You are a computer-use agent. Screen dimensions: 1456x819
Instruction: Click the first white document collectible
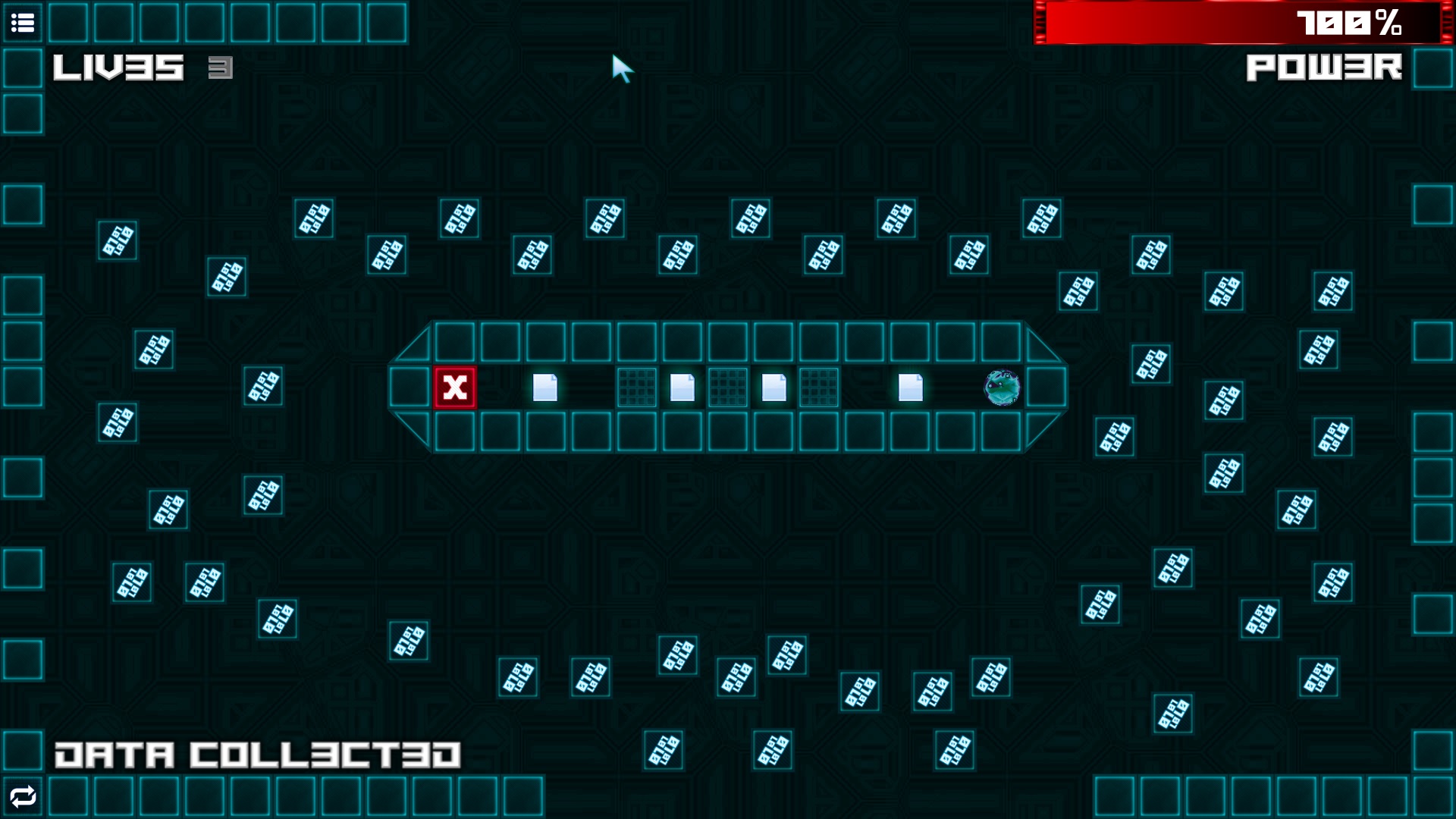click(546, 388)
